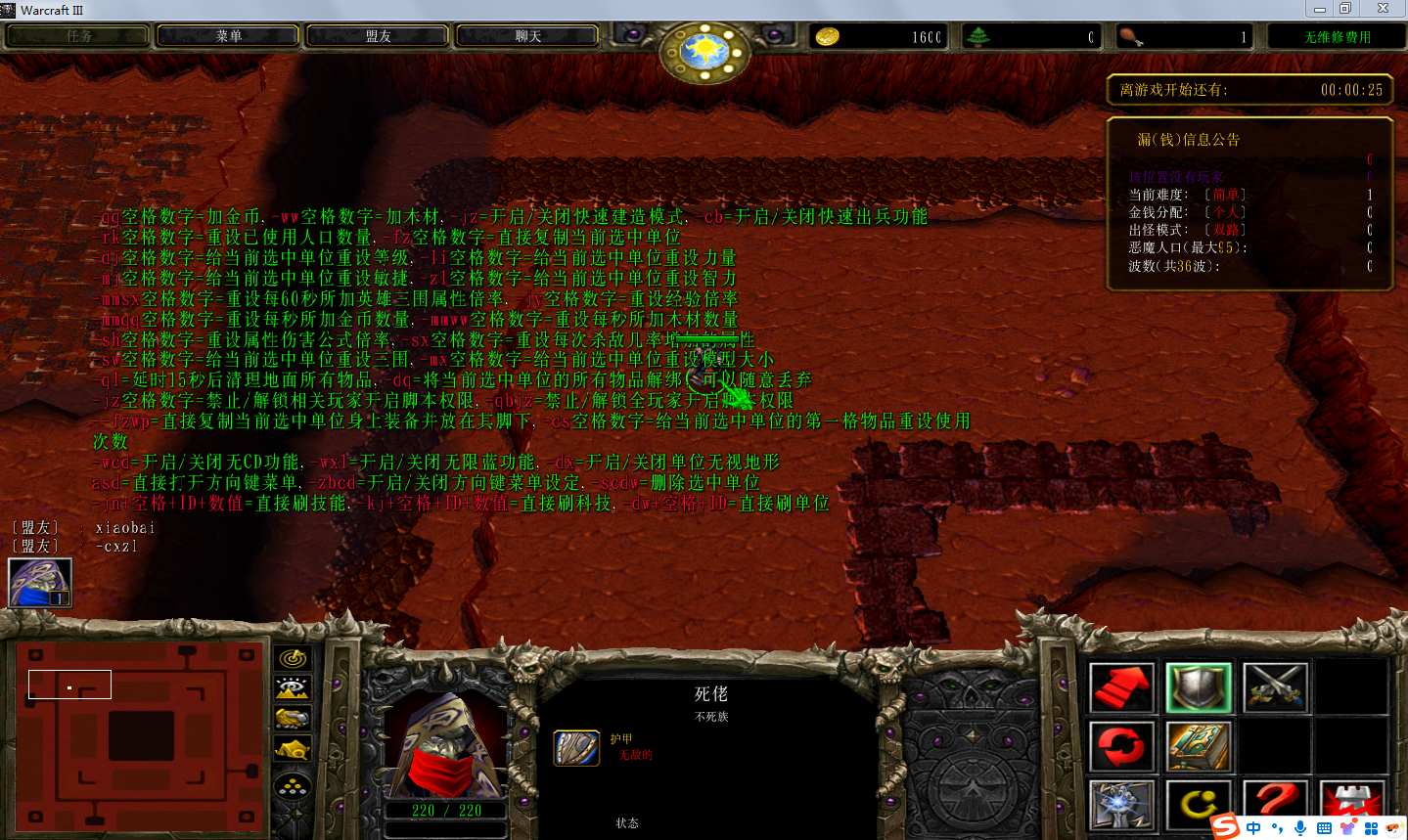This screenshot has height=840, width=1408.
Task: Select the silver shield command icon
Action: tap(1199, 687)
